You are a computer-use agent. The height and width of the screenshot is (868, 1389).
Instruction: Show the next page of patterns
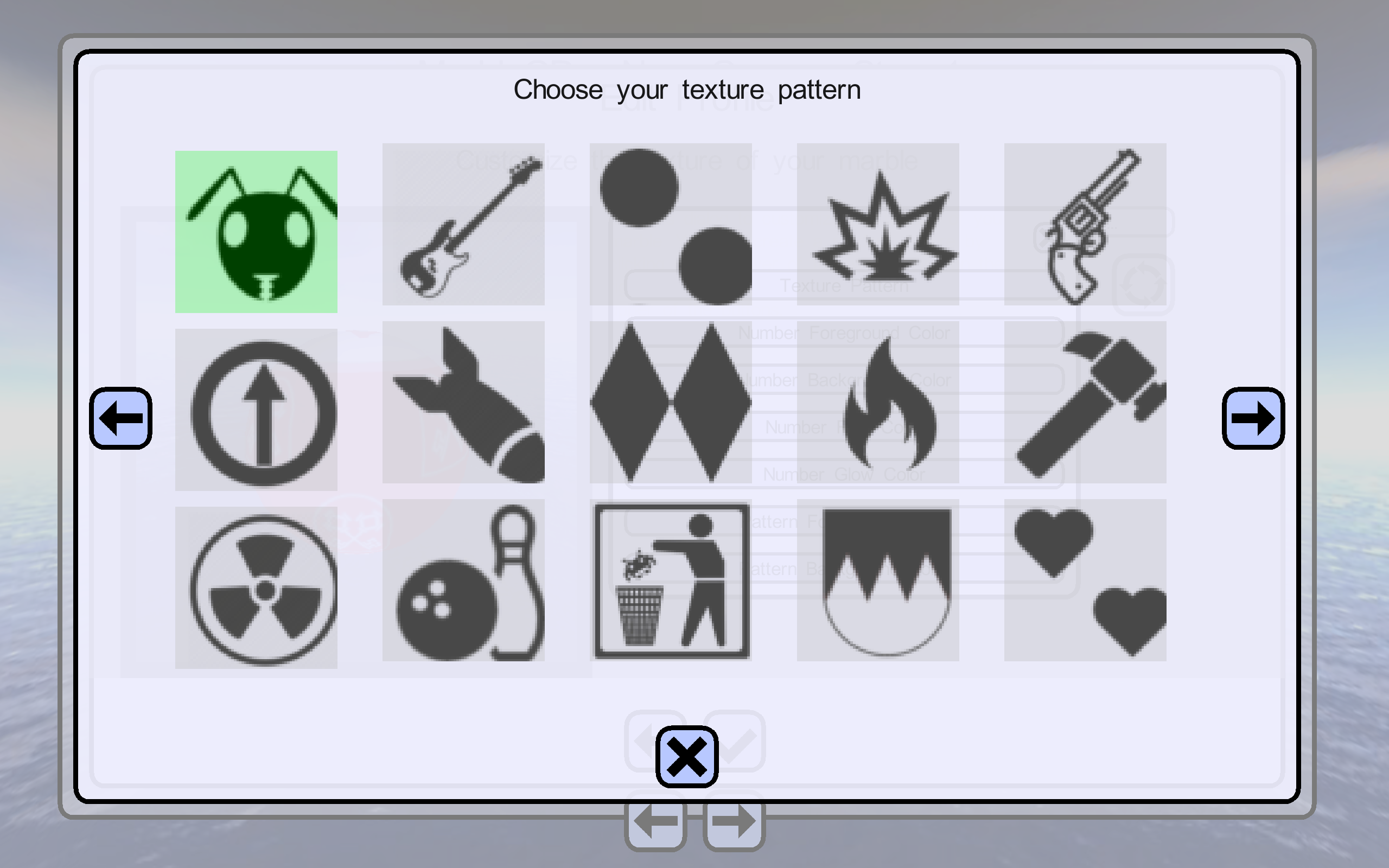(1253, 418)
